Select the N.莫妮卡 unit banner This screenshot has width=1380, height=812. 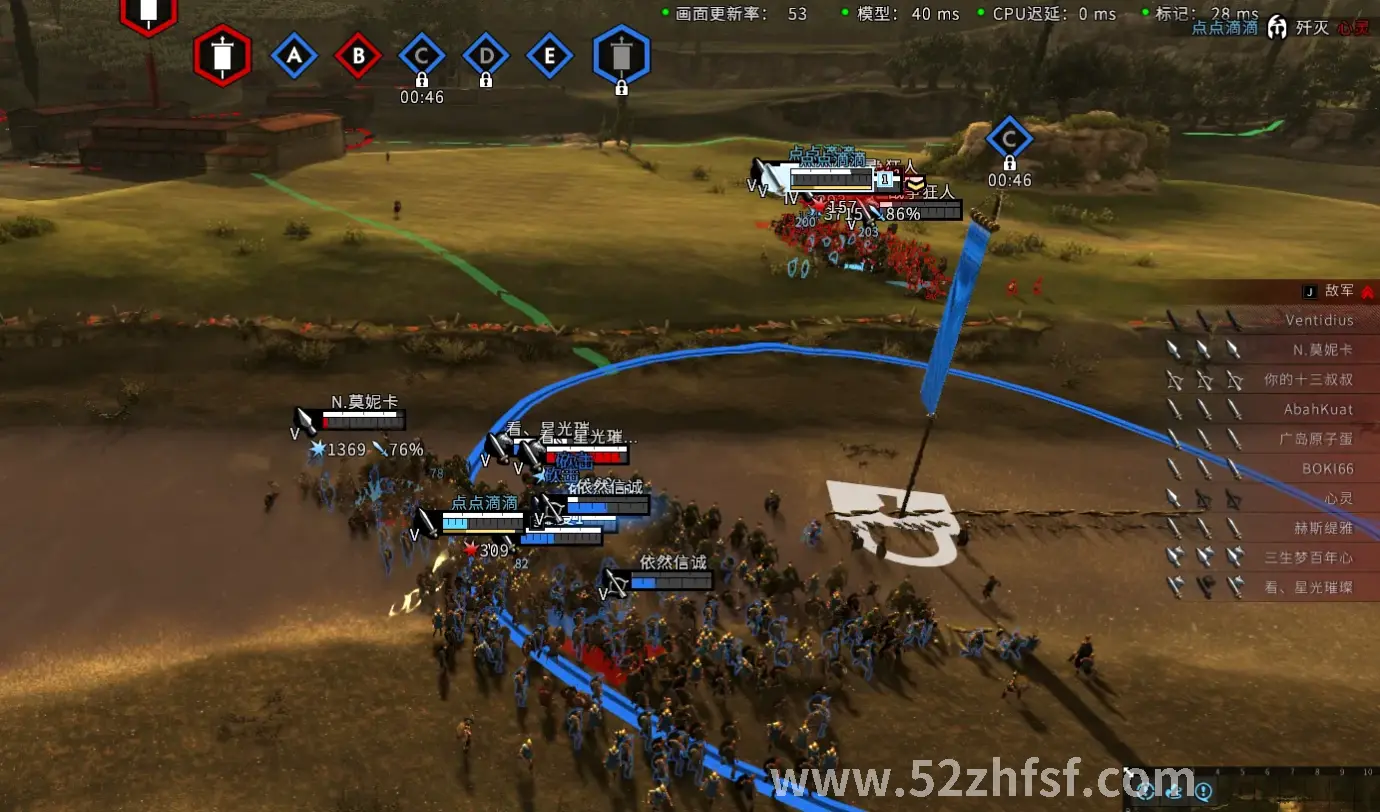click(360, 420)
